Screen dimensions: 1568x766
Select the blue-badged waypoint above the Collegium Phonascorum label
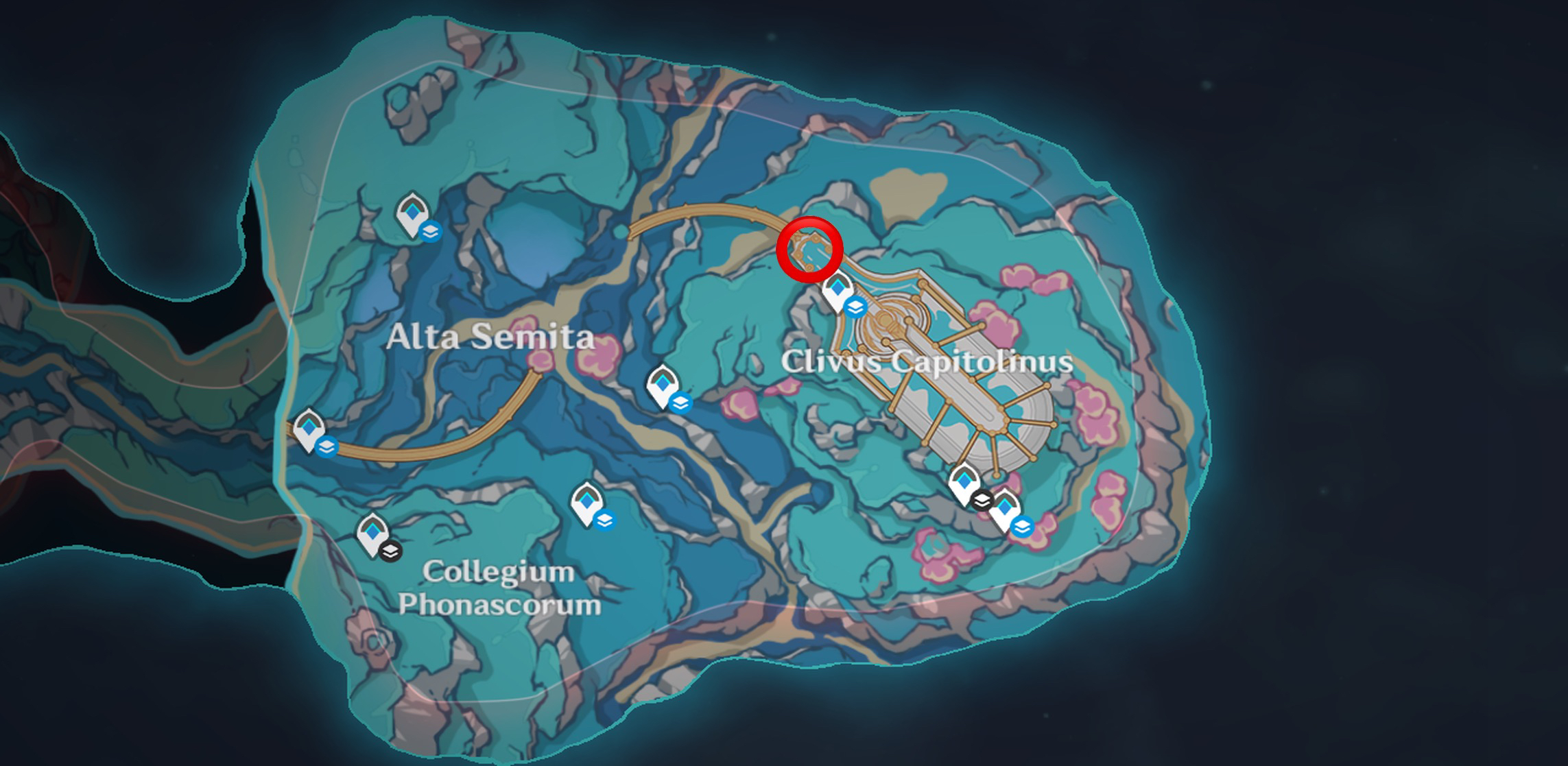pos(586,504)
